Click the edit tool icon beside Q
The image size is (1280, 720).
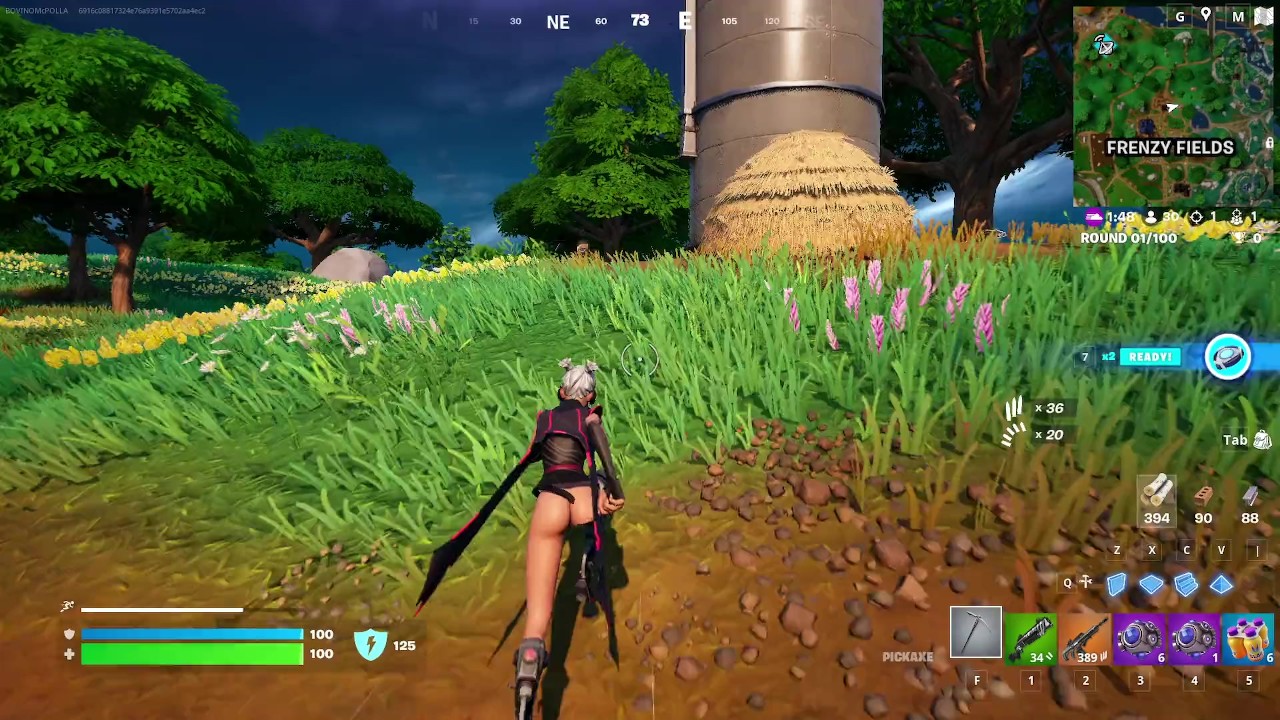pyautogui.click(x=1085, y=582)
